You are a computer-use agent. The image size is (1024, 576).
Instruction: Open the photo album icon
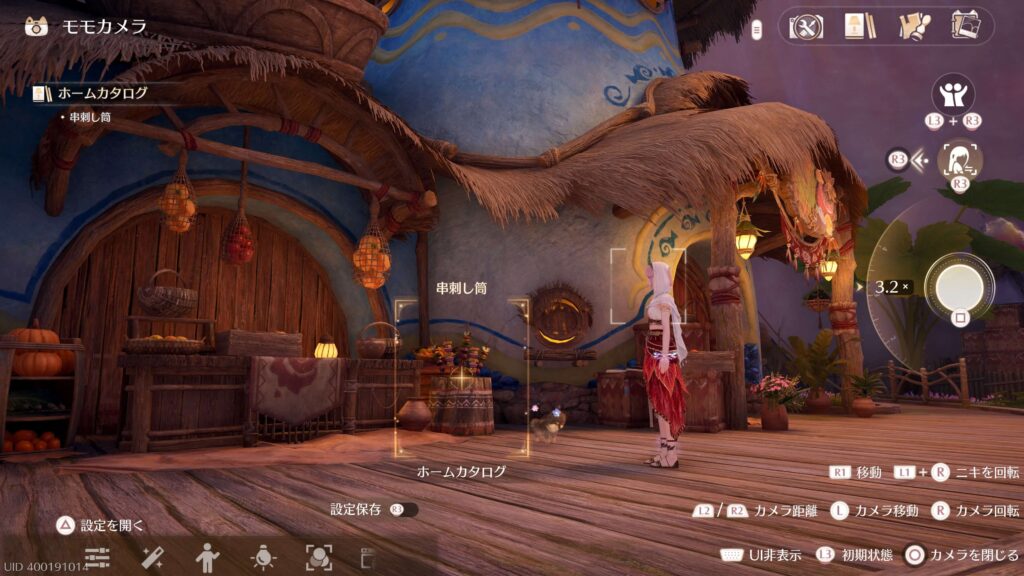click(965, 26)
